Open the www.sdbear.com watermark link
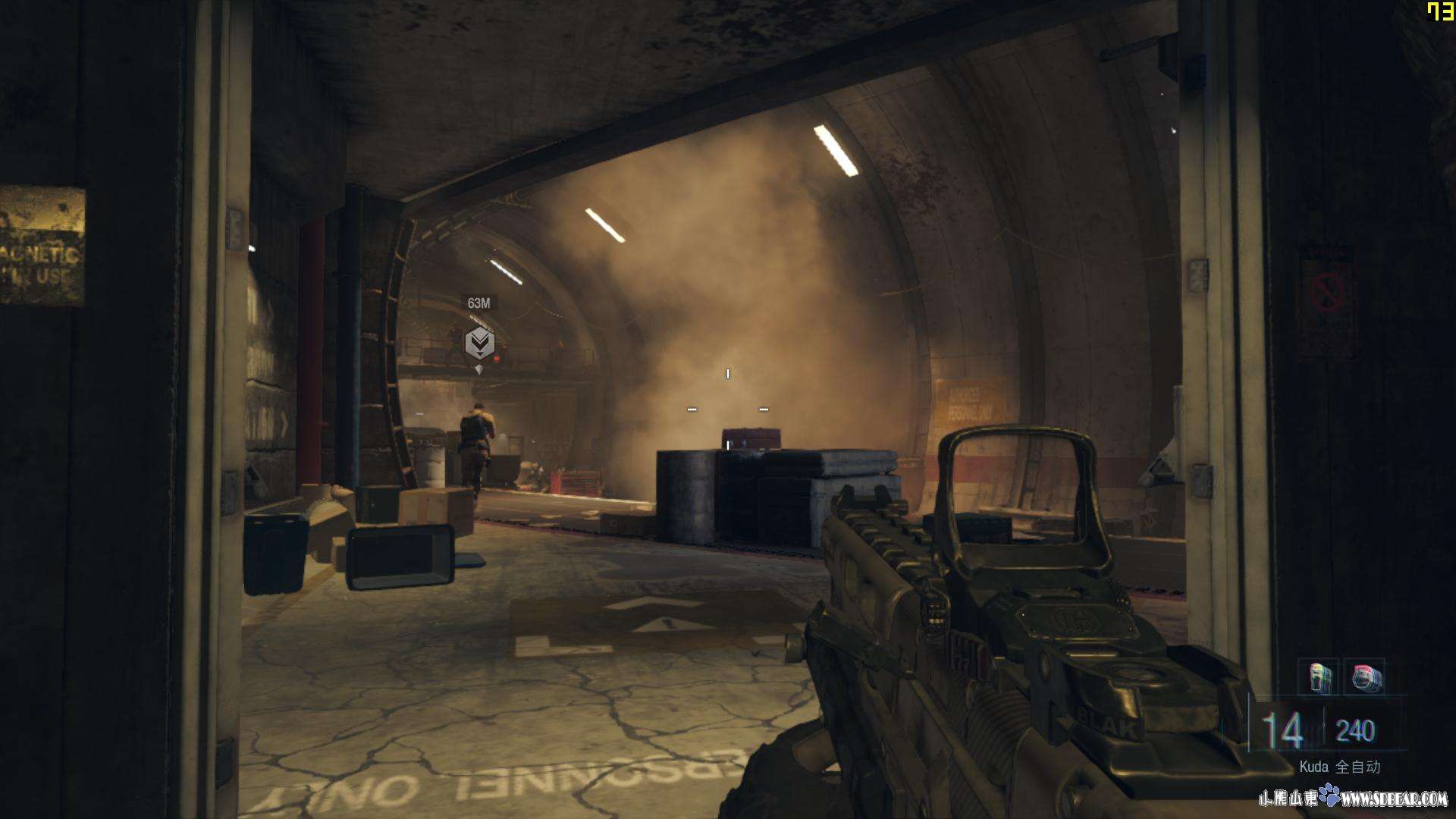 pos(1394,798)
